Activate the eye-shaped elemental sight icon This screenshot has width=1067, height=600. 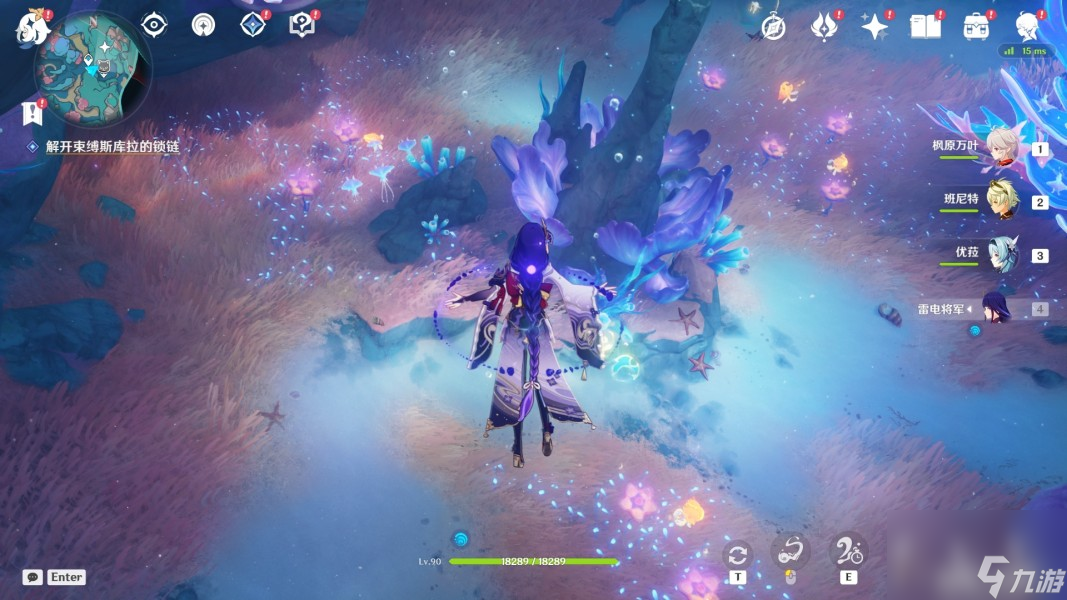tap(154, 25)
